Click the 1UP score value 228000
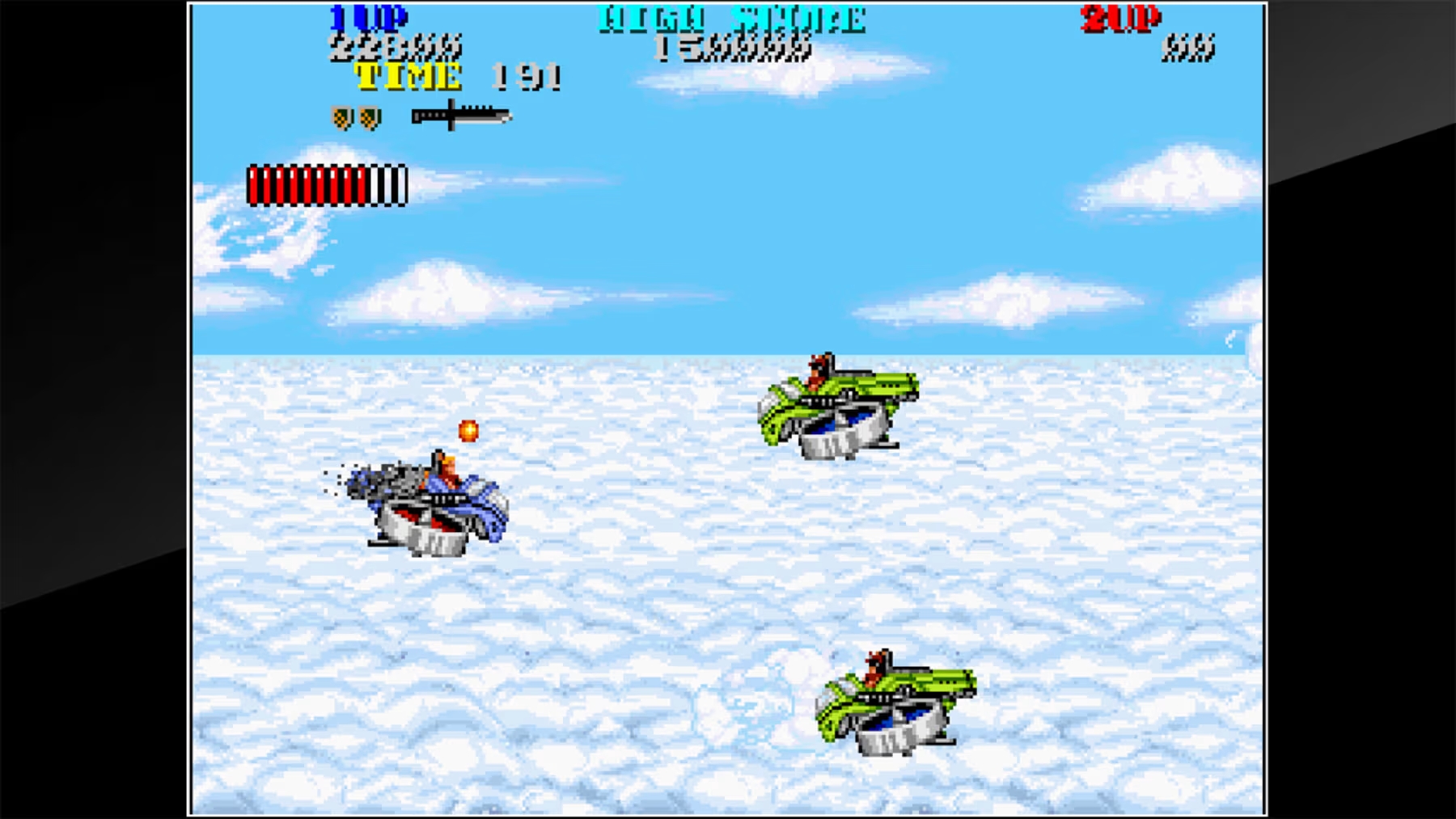1456x819 pixels. 398,47
